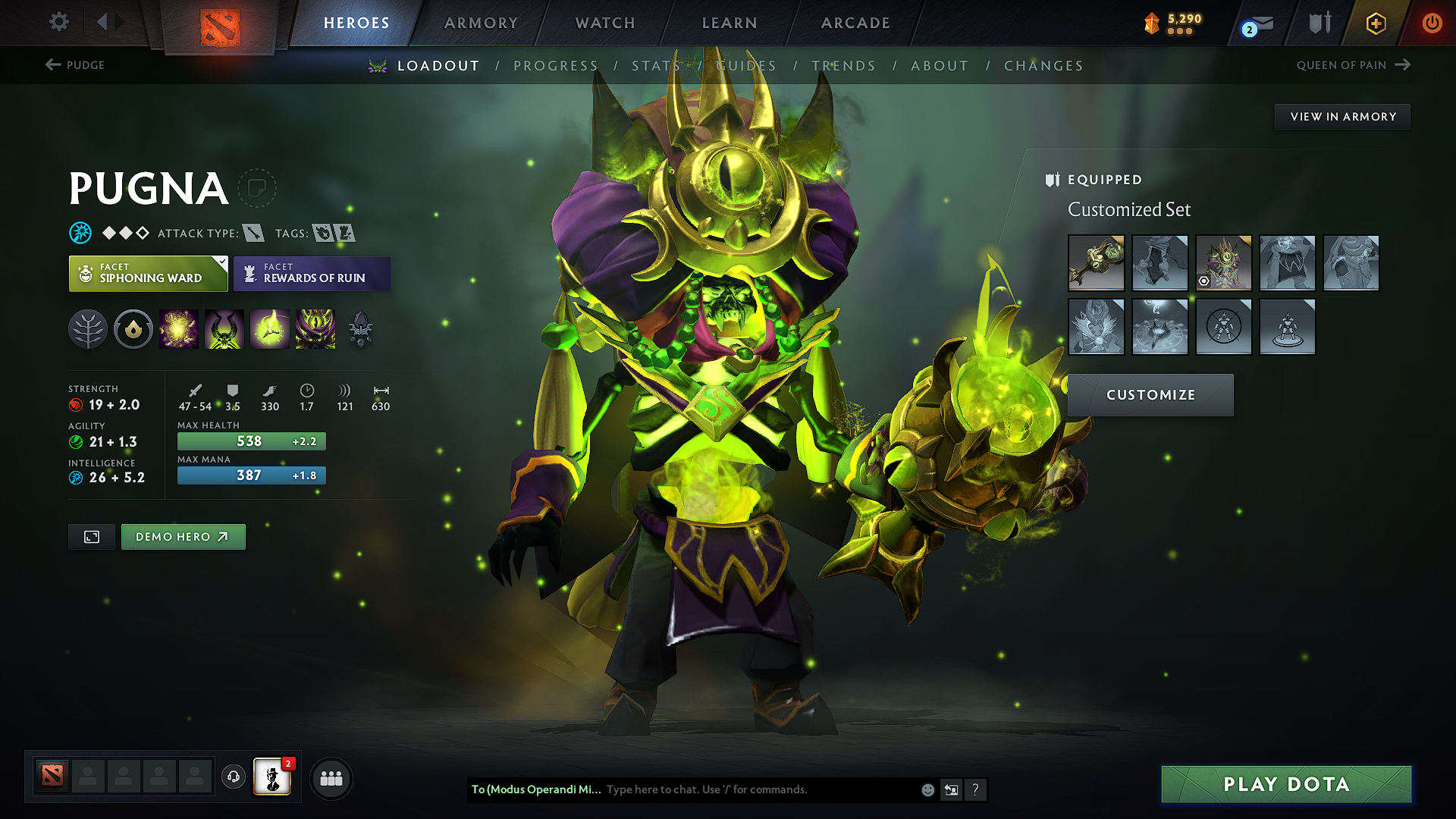Switch to the ARMORY tab
The image size is (1456, 819).
click(481, 23)
